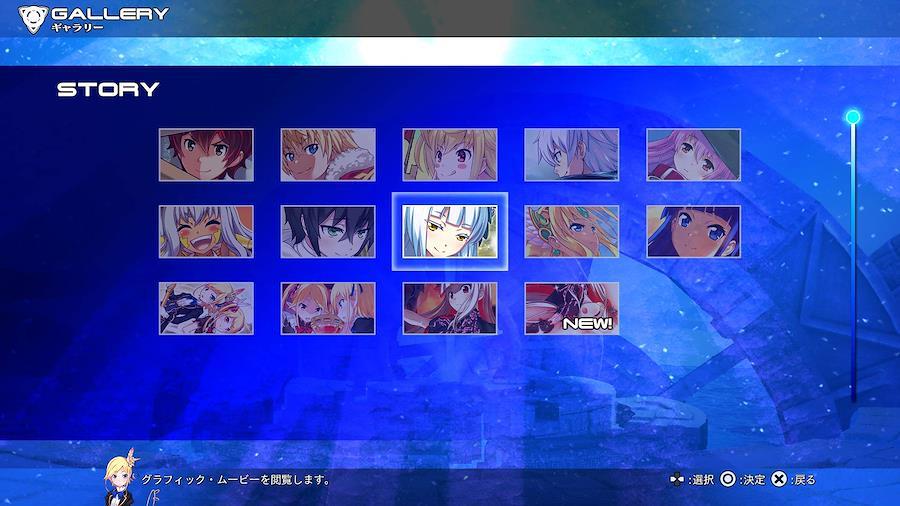Open the highlighted light-blue-haired girl thumbnail
Image resolution: width=900 pixels, height=506 pixels.
(x=449, y=232)
